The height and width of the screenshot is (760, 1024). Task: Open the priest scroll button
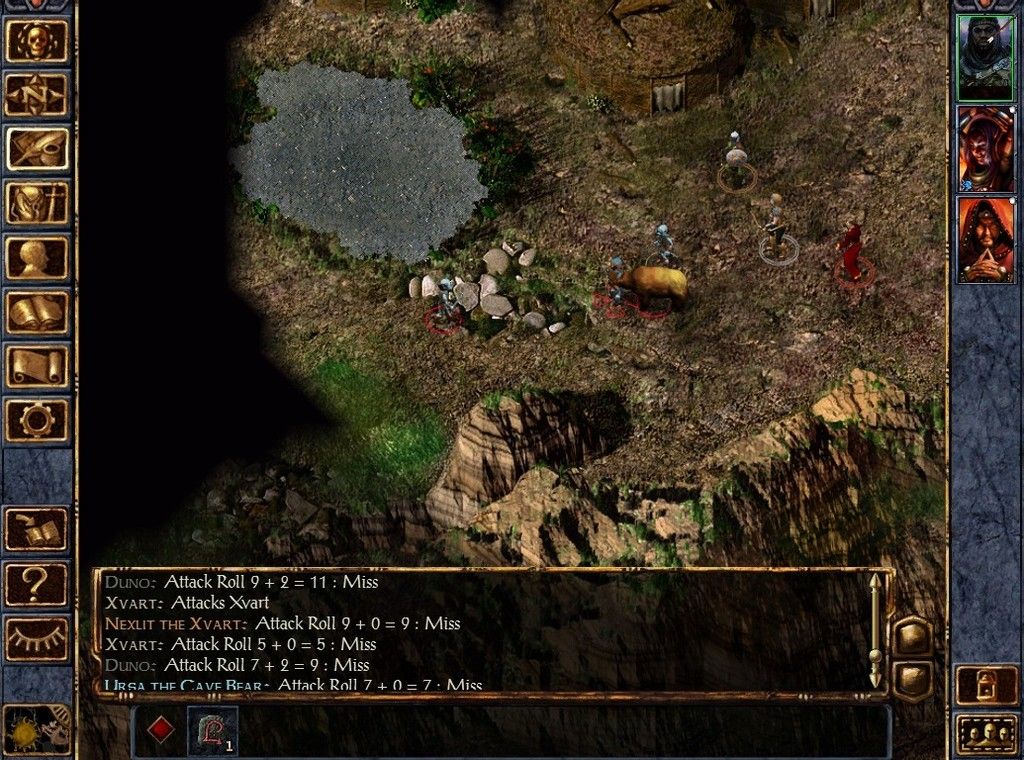pyautogui.click(x=38, y=365)
